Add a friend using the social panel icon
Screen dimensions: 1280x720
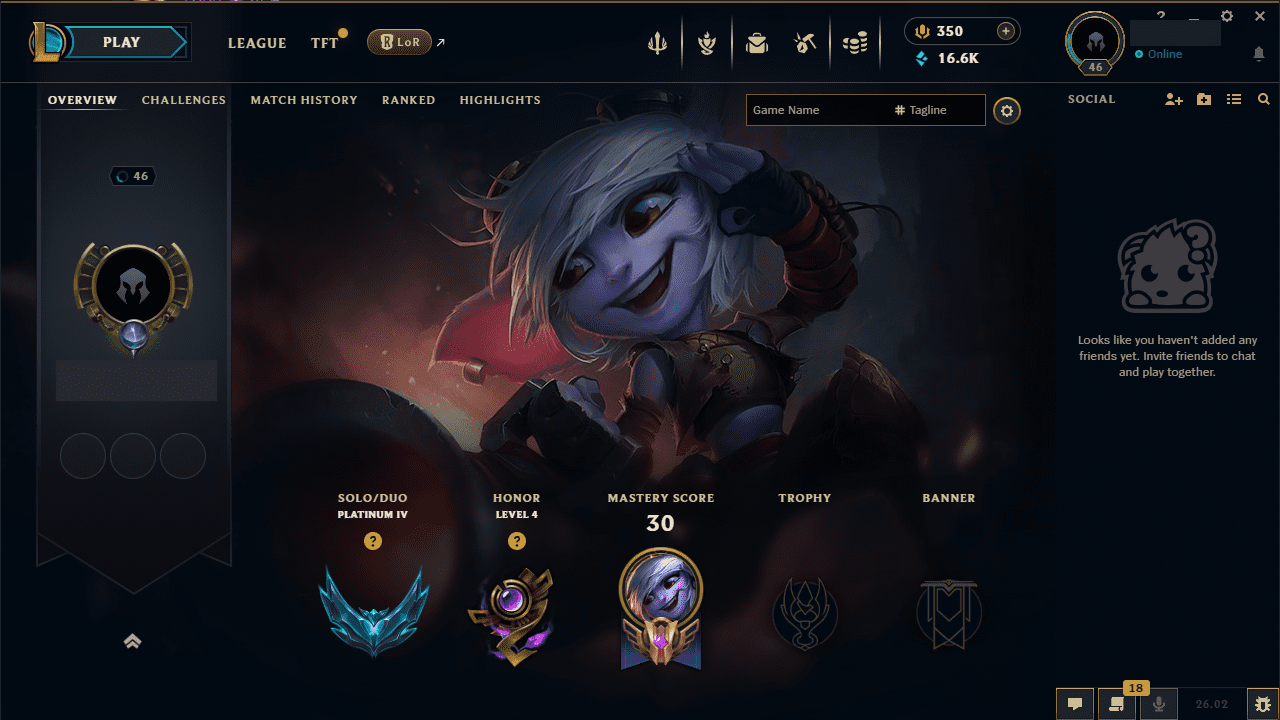coord(1172,99)
